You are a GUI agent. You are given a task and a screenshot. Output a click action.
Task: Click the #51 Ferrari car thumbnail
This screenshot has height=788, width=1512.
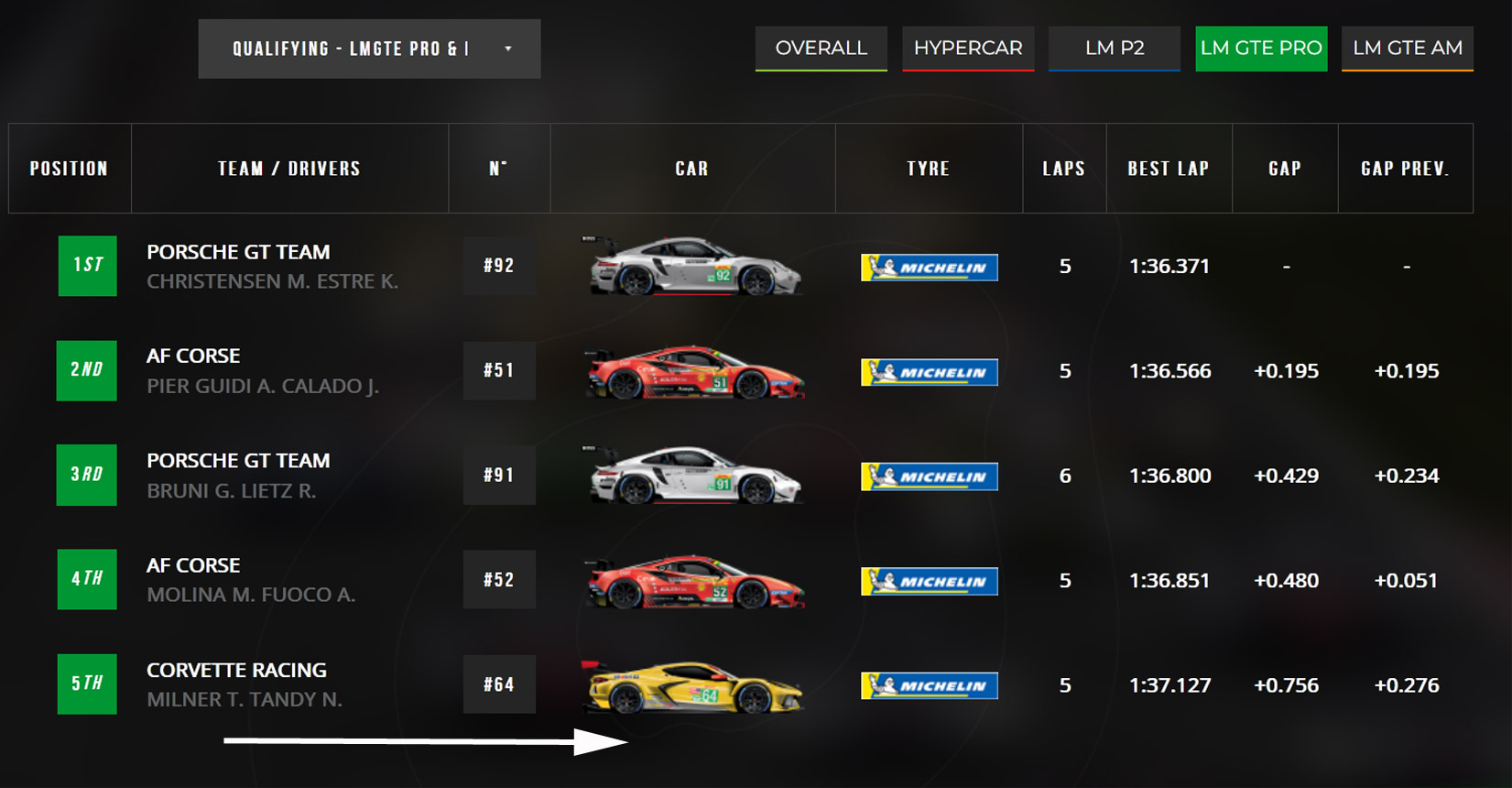695,371
